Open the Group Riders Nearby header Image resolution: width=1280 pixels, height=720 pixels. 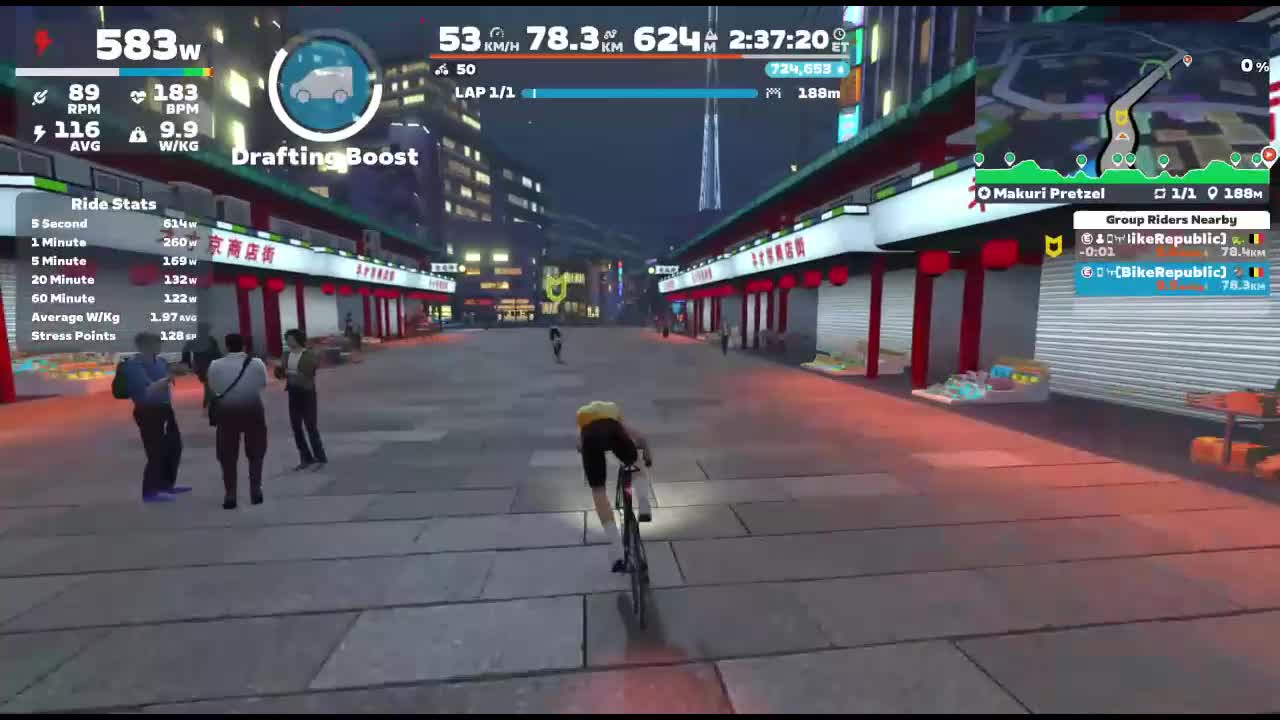[1171, 220]
